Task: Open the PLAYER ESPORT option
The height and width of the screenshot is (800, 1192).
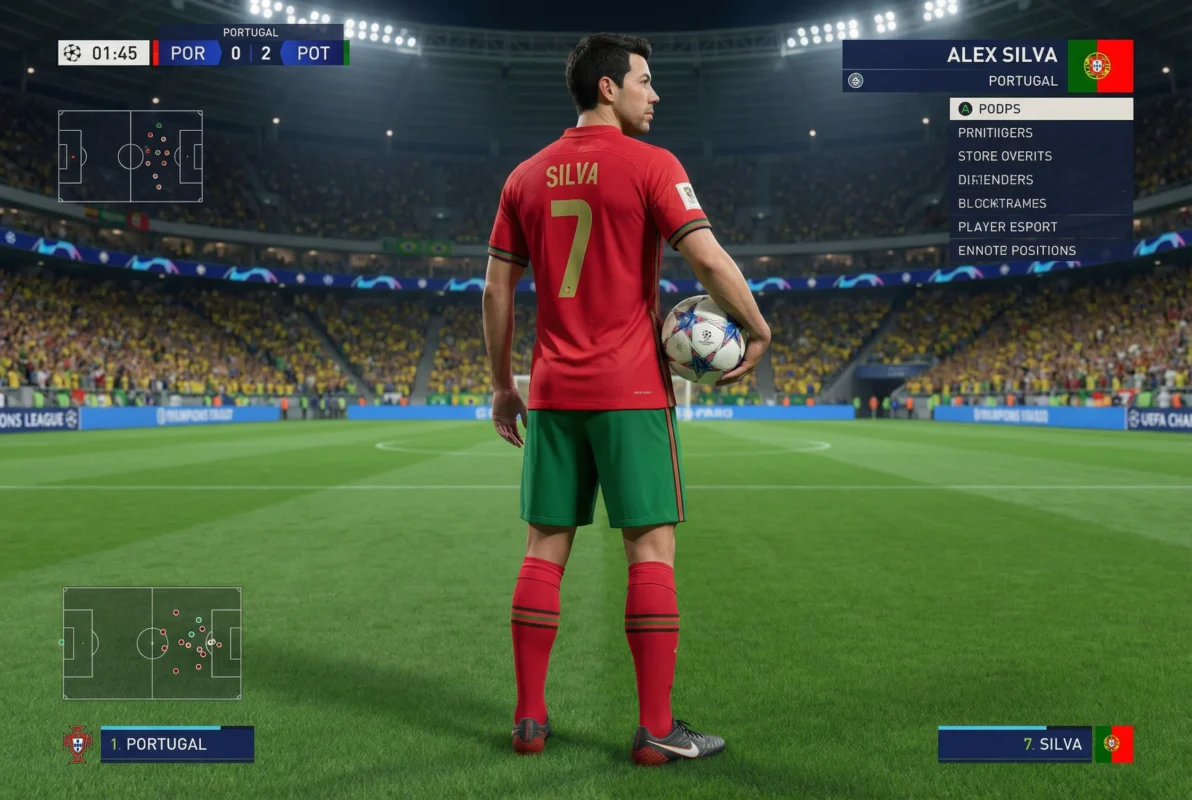Action: (x=1040, y=227)
